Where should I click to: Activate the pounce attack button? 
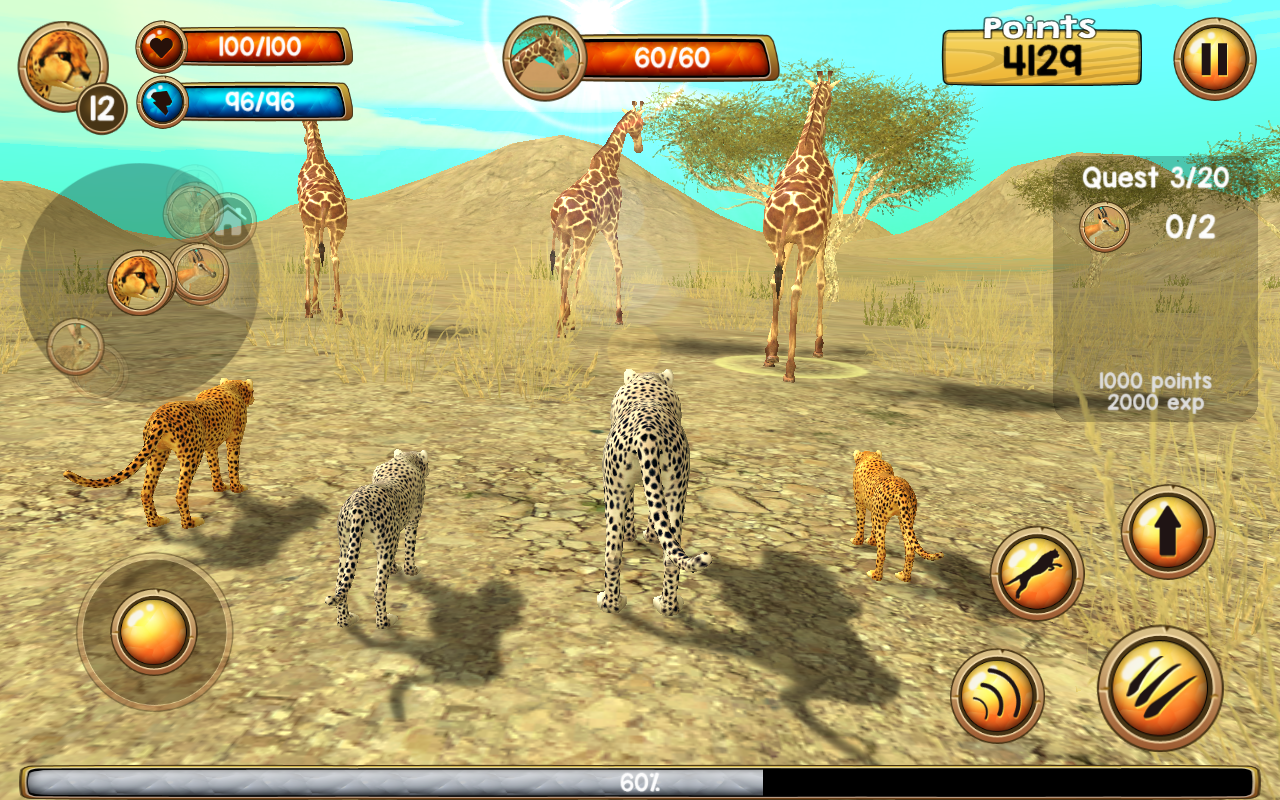point(1036,569)
